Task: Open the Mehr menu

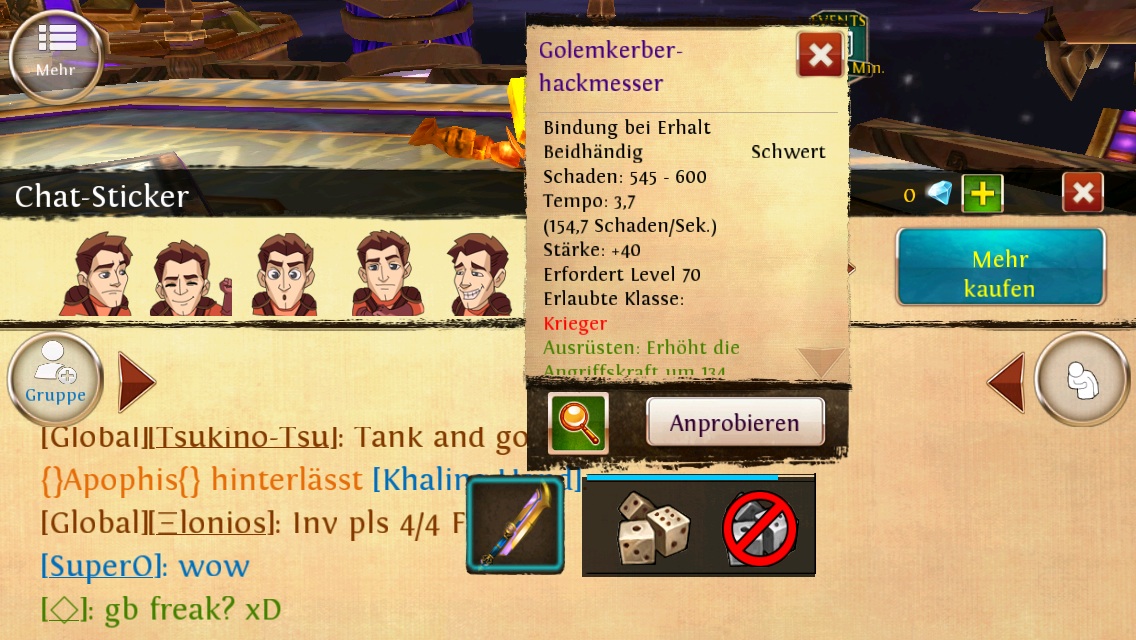Action: (55, 53)
